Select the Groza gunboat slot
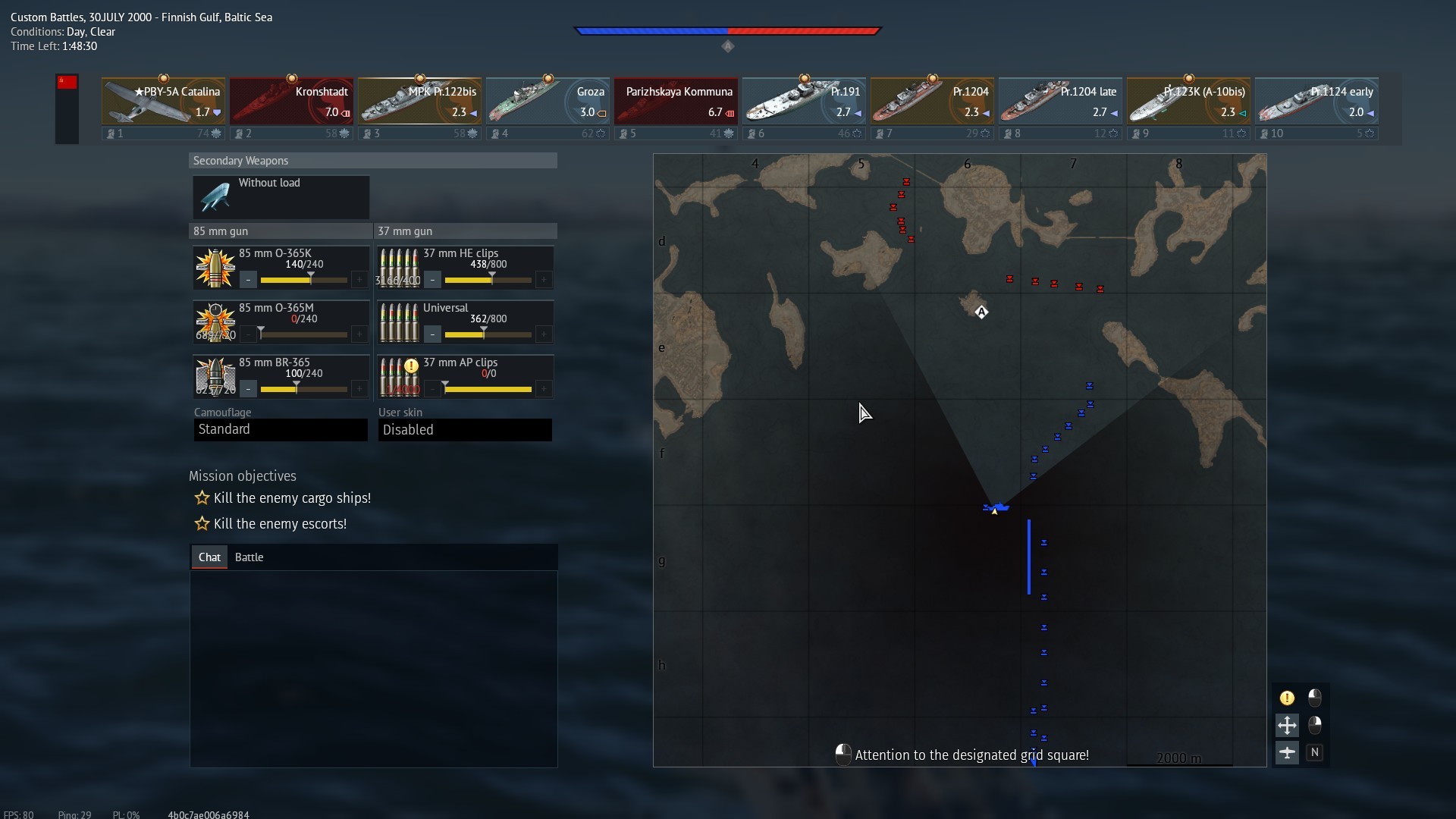The height and width of the screenshot is (819, 1456). (548, 100)
